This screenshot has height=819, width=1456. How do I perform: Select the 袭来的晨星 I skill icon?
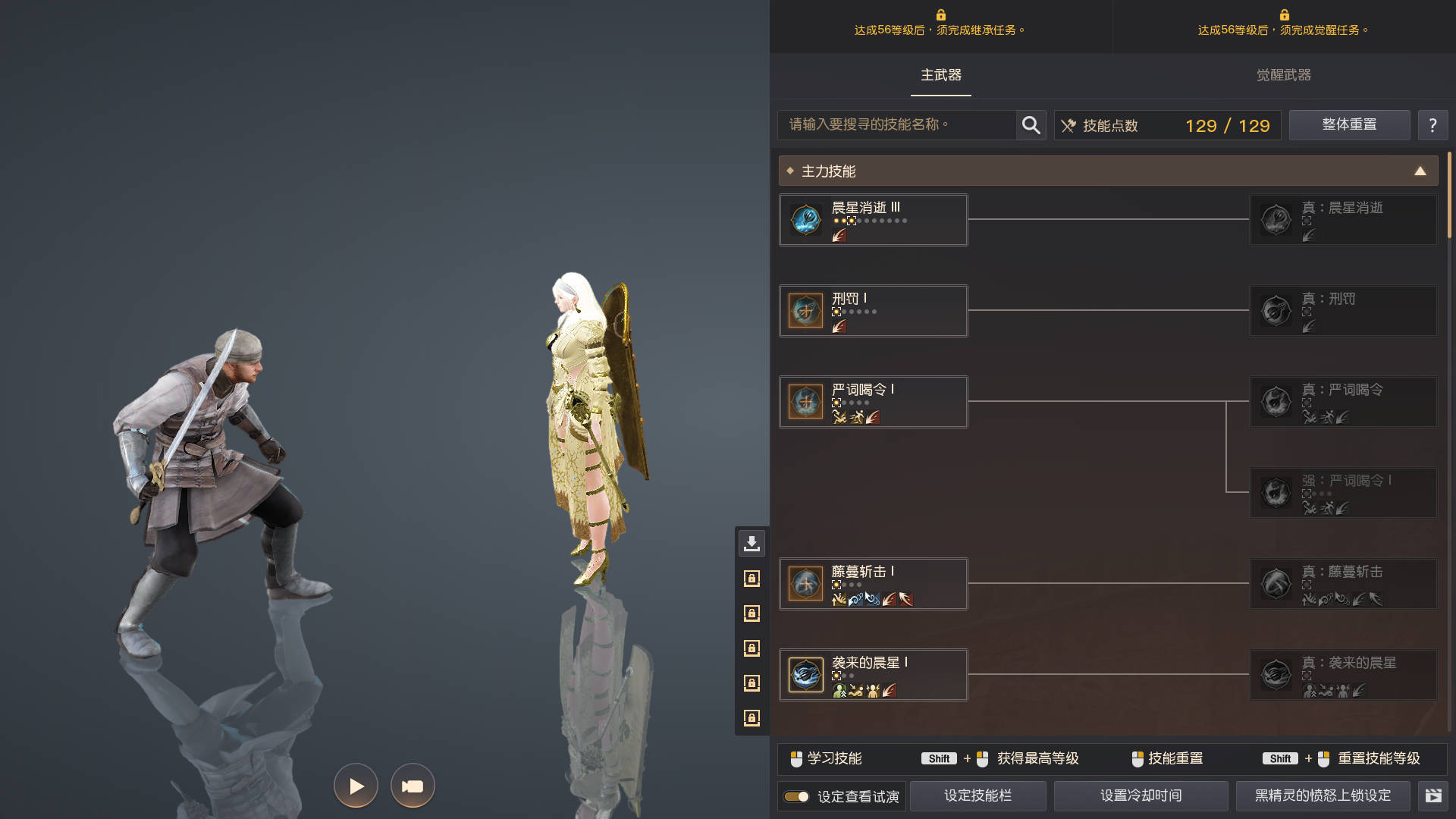tap(805, 674)
